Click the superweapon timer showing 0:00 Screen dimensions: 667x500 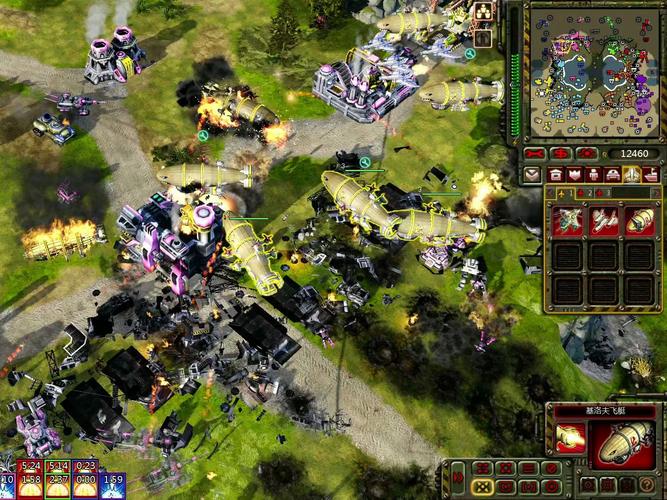pos(85,481)
